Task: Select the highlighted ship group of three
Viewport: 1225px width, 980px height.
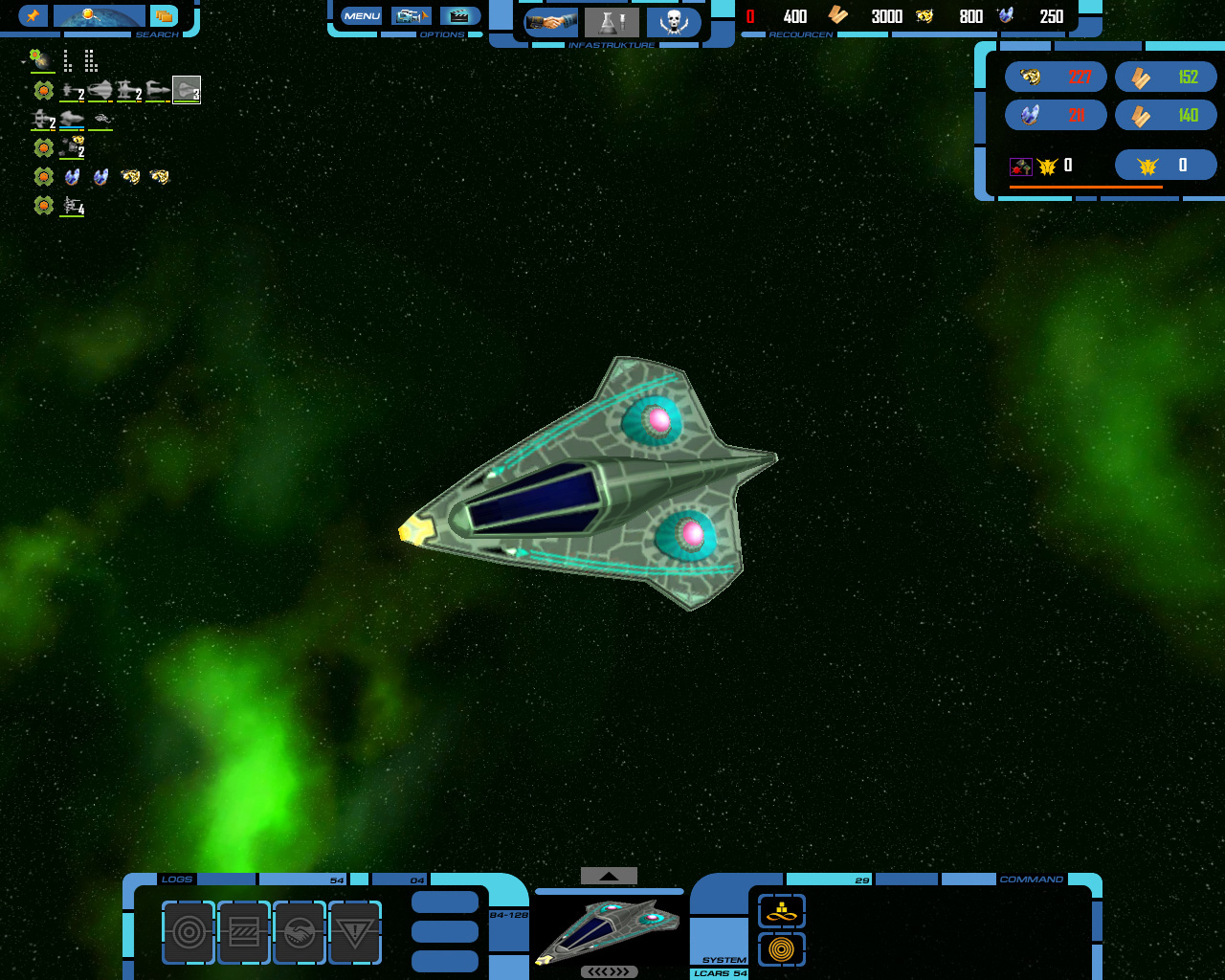Action: point(187,90)
